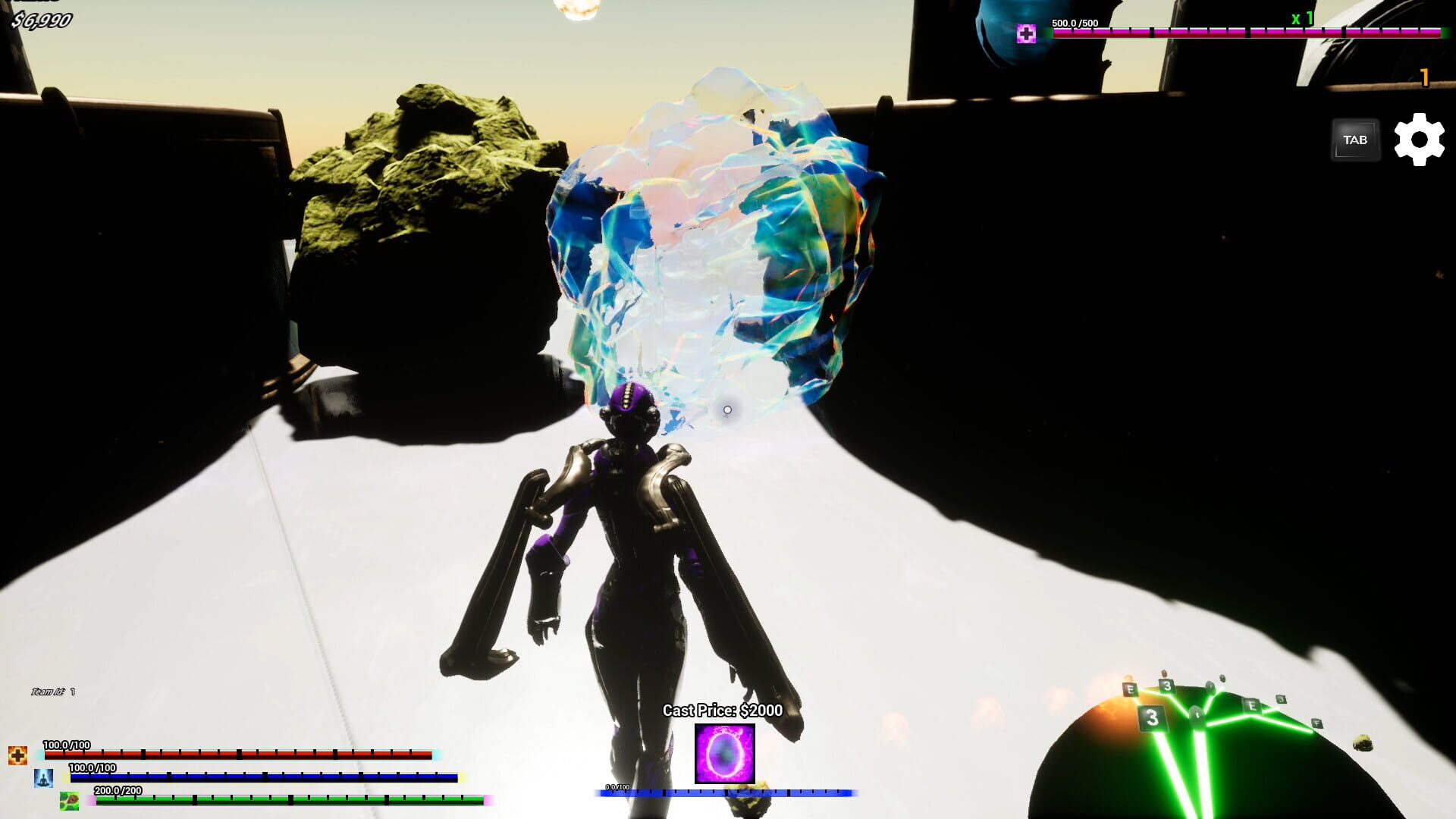Image resolution: width=1456 pixels, height=819 pixels.
Task: Open the settings gear icon
Action: (1419, 139)
